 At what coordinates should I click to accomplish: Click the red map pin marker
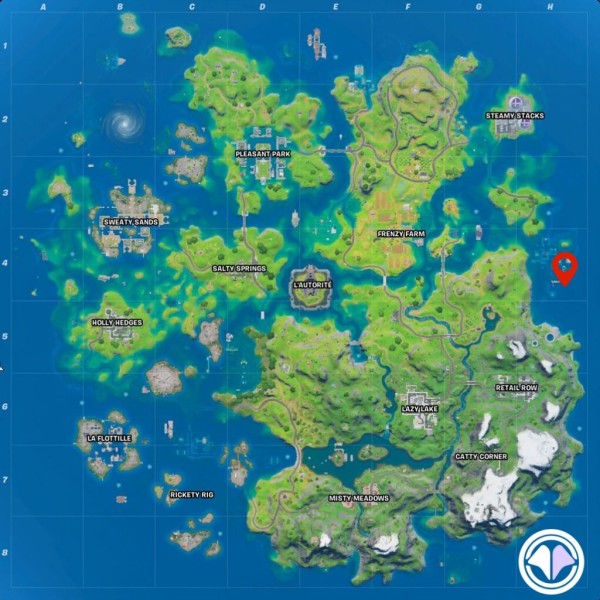click(565, 267)
